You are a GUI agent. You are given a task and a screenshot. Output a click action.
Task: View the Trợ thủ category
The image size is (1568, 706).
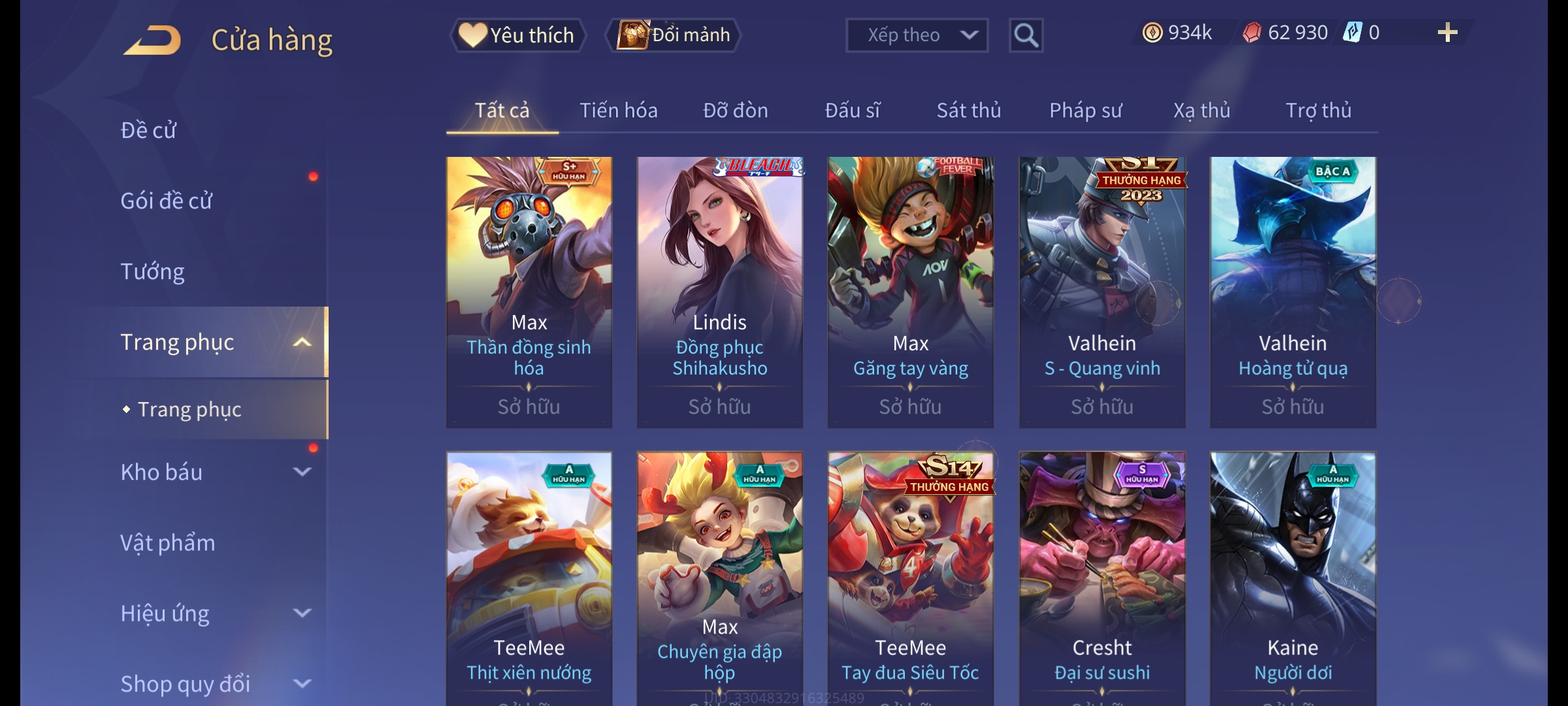(x=1318, y=110)
